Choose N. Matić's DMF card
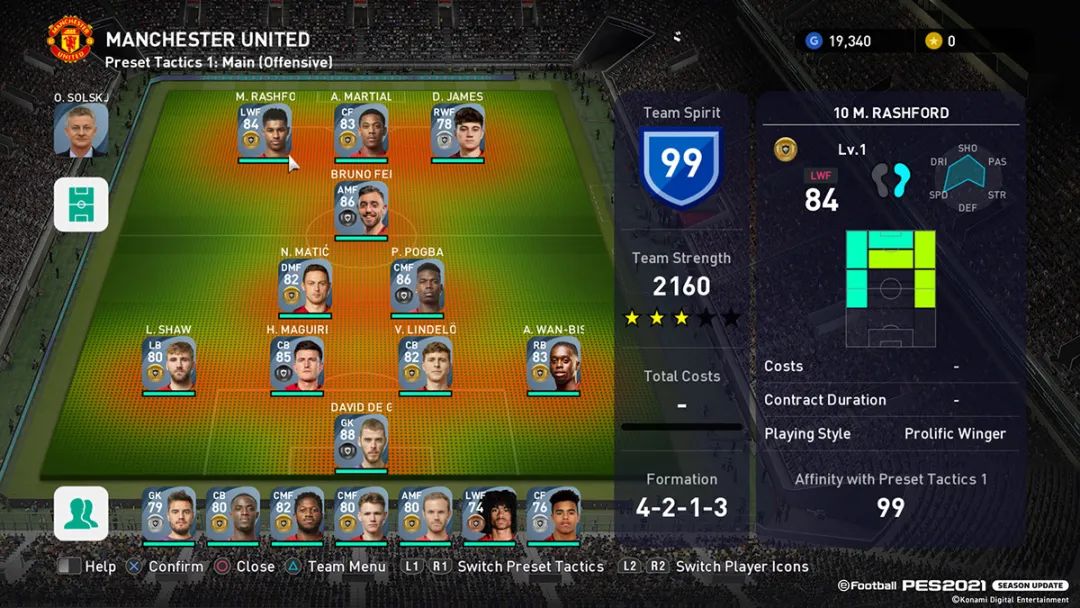 305,287
